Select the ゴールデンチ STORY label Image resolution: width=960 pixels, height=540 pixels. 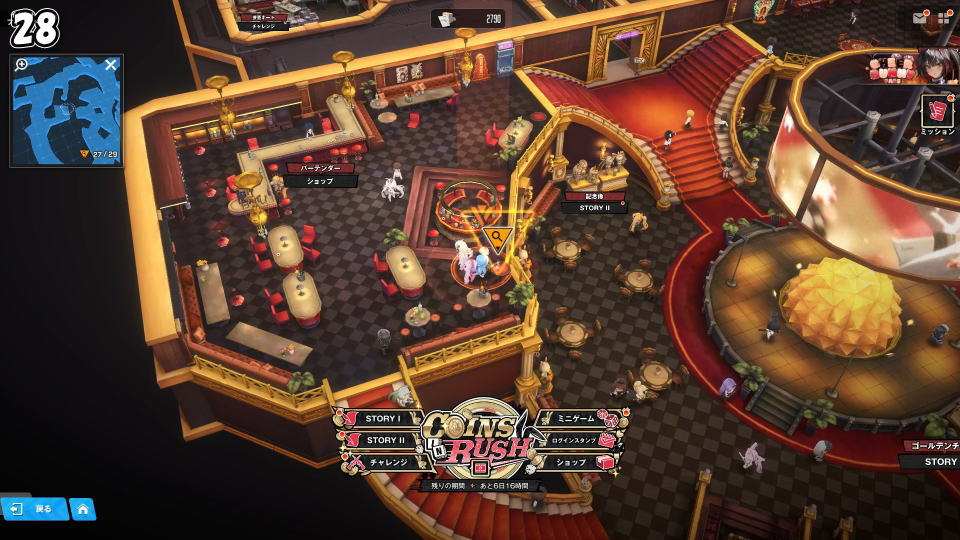click(x=932, y=454)
